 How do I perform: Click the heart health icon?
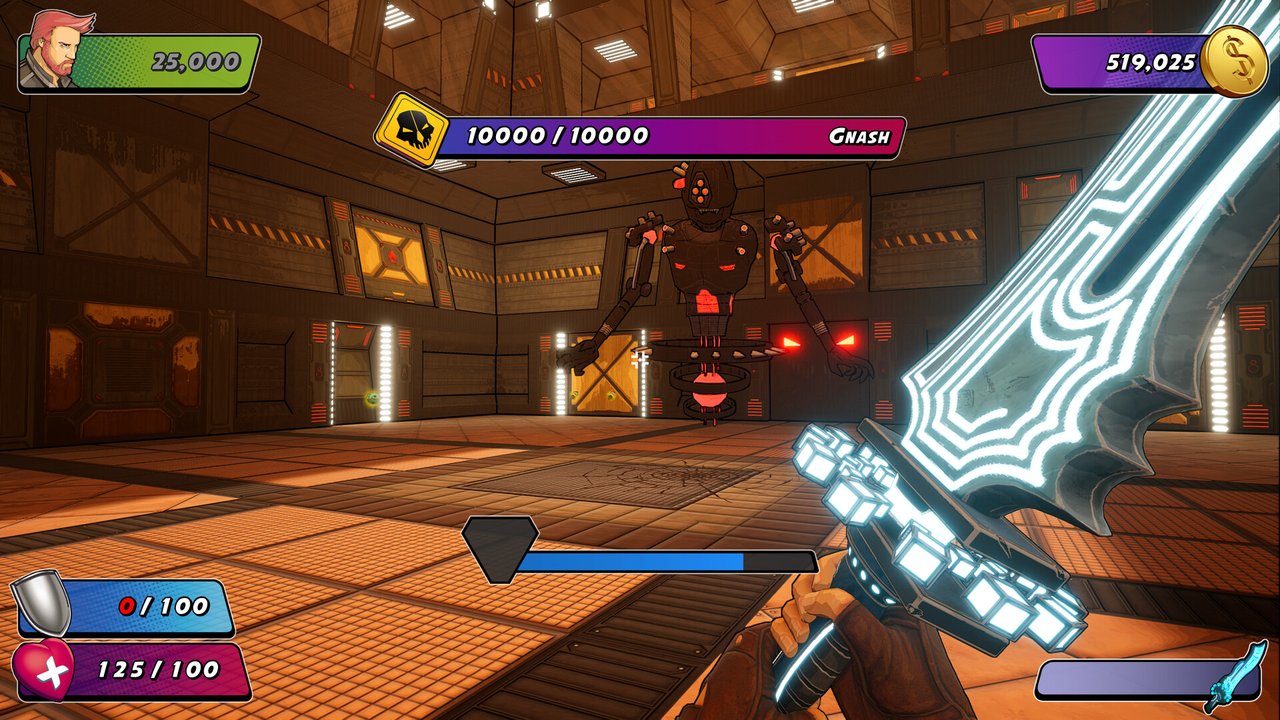click(44, 670)
